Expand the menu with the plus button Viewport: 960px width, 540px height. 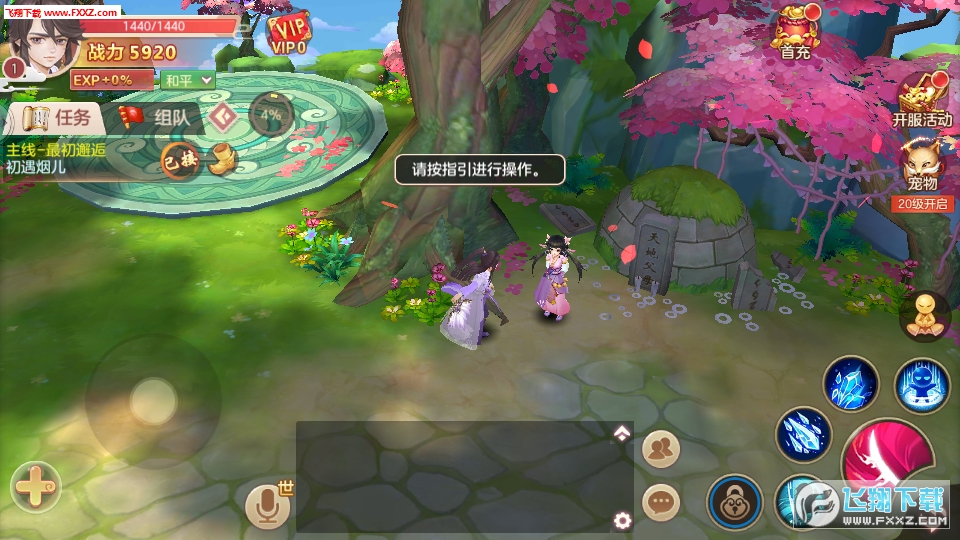pos(36,489)
